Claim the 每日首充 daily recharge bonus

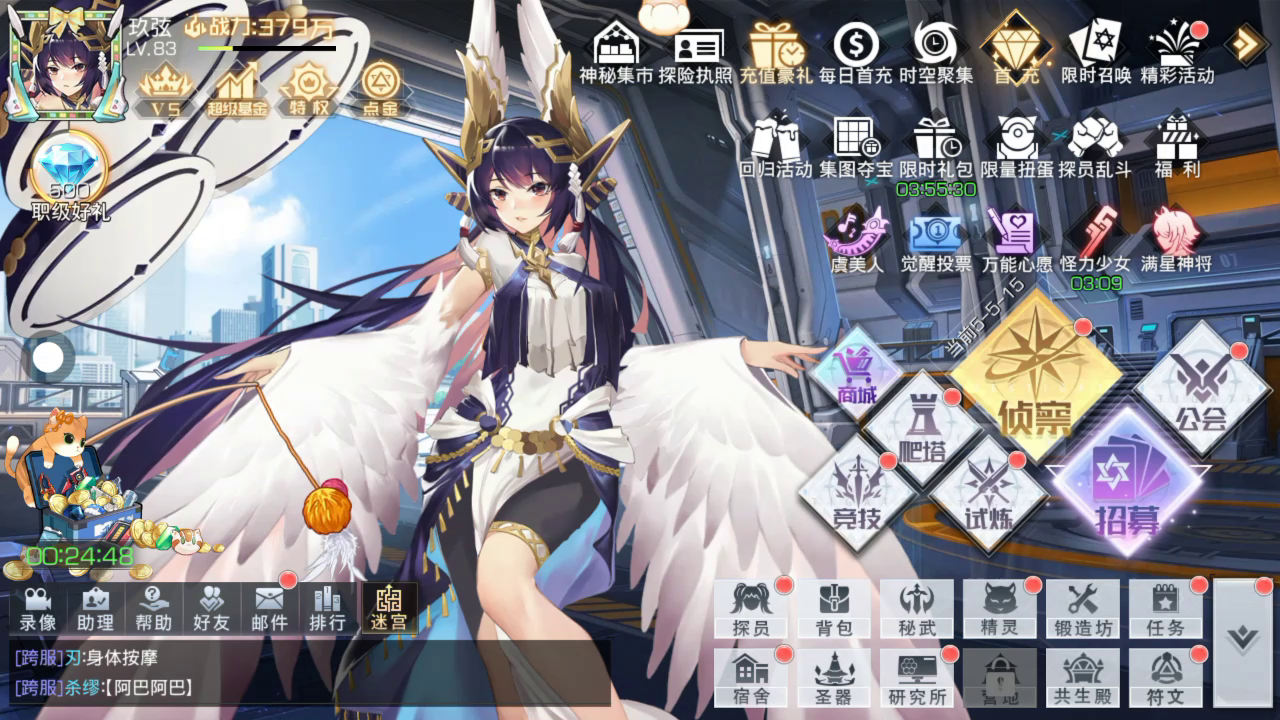pos(856,52)
